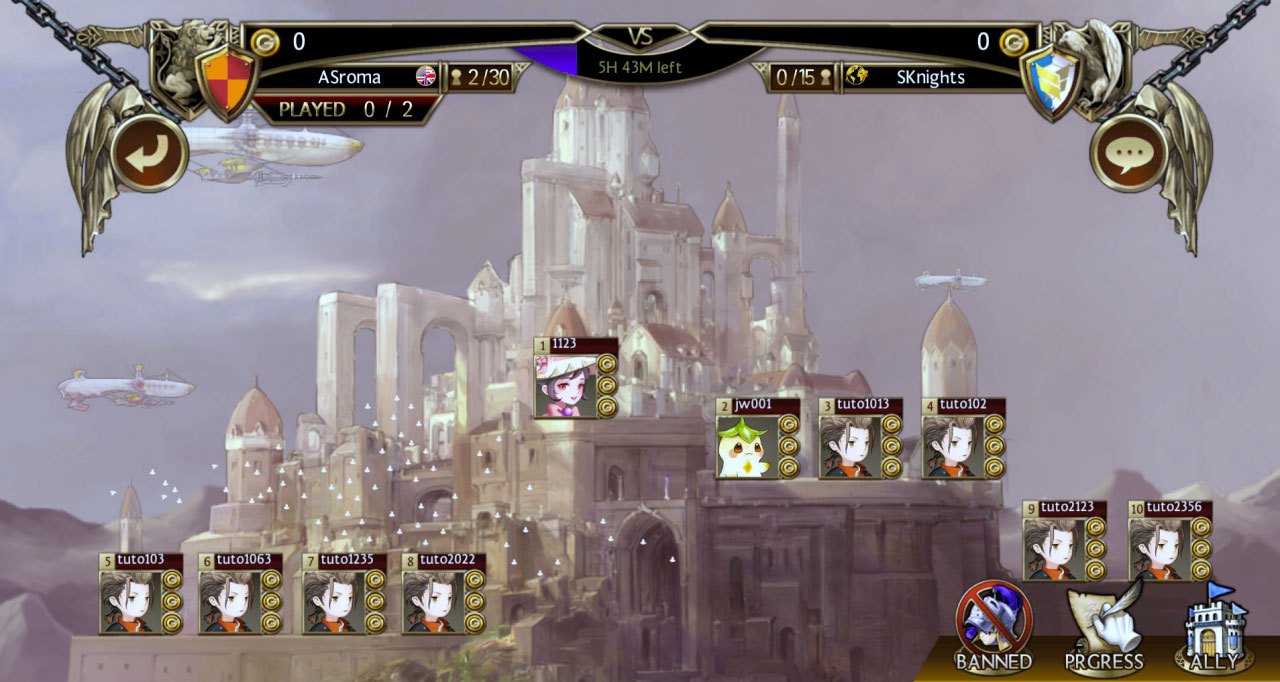Switch to the ALLY castle view
The image size is (1280, 682).
(x=1213, y=627)
